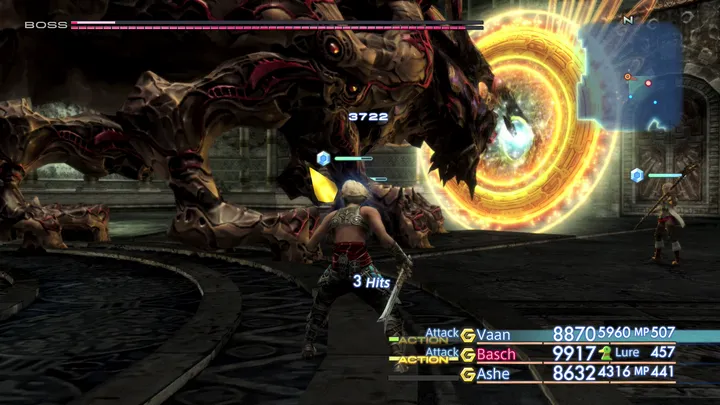Select Basch in the party list
The image size is (720, 405).
tap(496, 354)
